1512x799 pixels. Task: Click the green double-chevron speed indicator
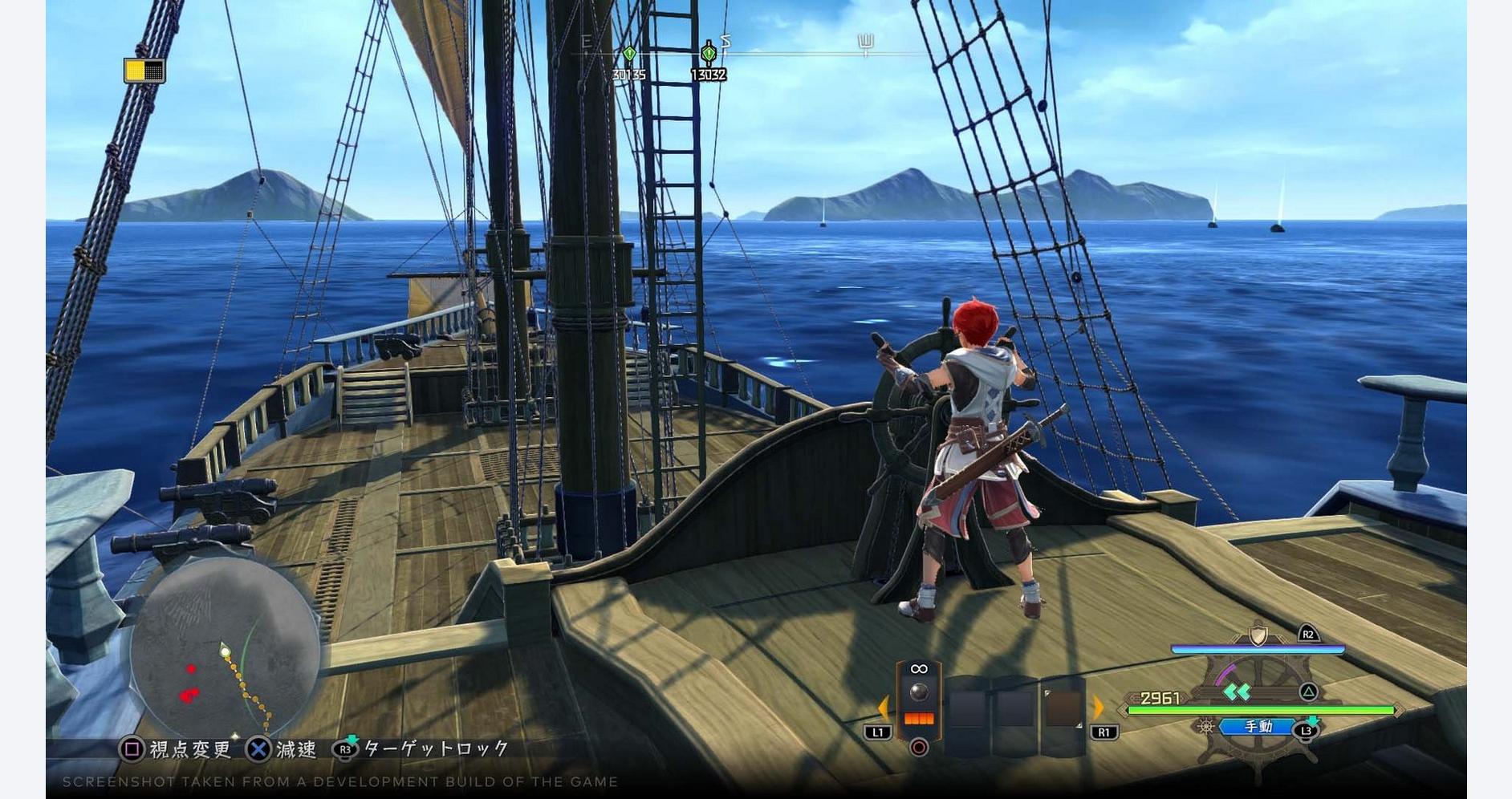click(1237, 692)
